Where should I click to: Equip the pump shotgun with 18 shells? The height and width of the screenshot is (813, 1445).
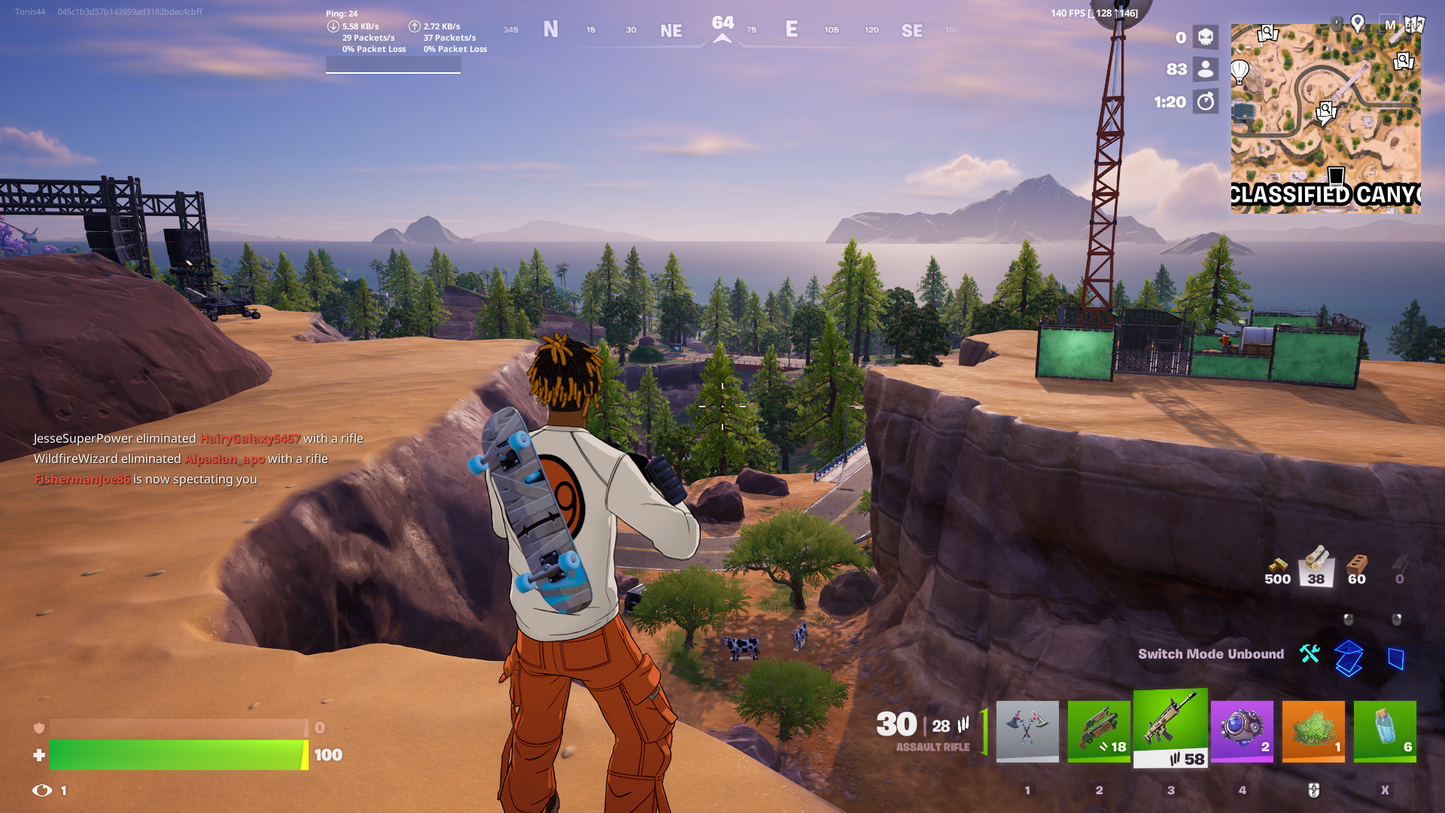pyautogui.click(x=1099, y=731)
